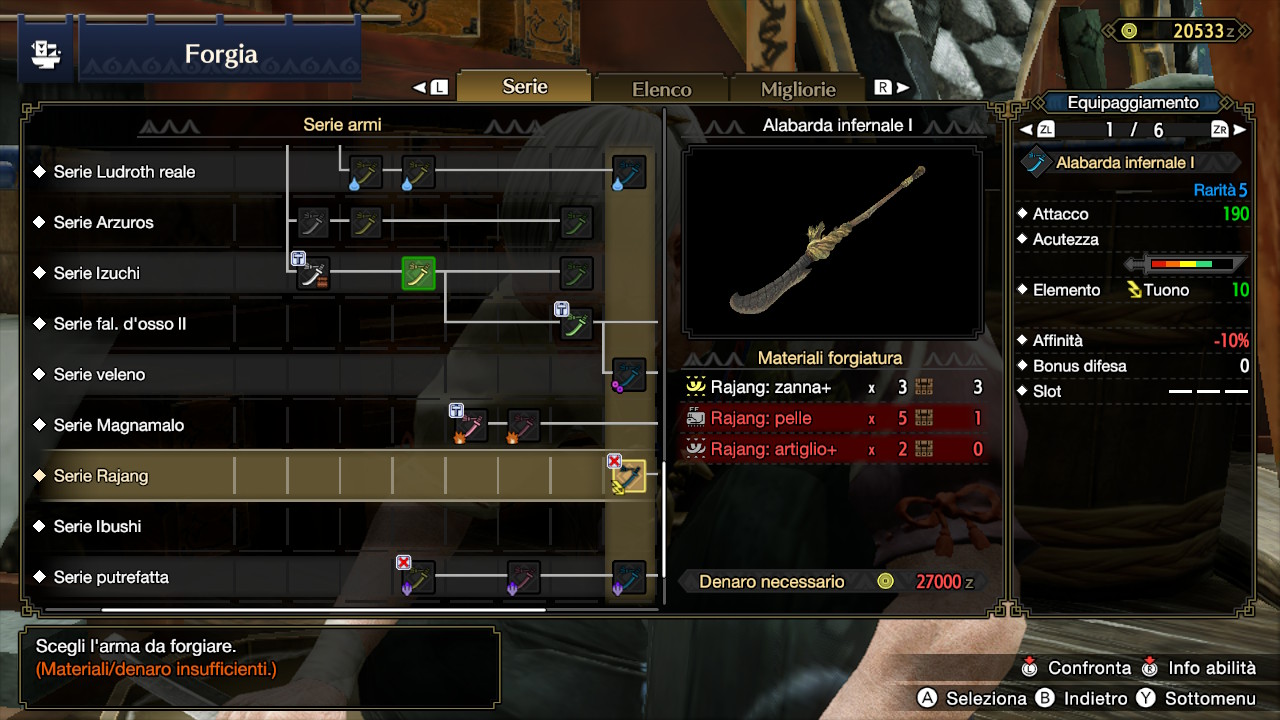Choose the Serie Arzuros weapon row
This screenshot has width=1280, height=720.
click(104, 223)
